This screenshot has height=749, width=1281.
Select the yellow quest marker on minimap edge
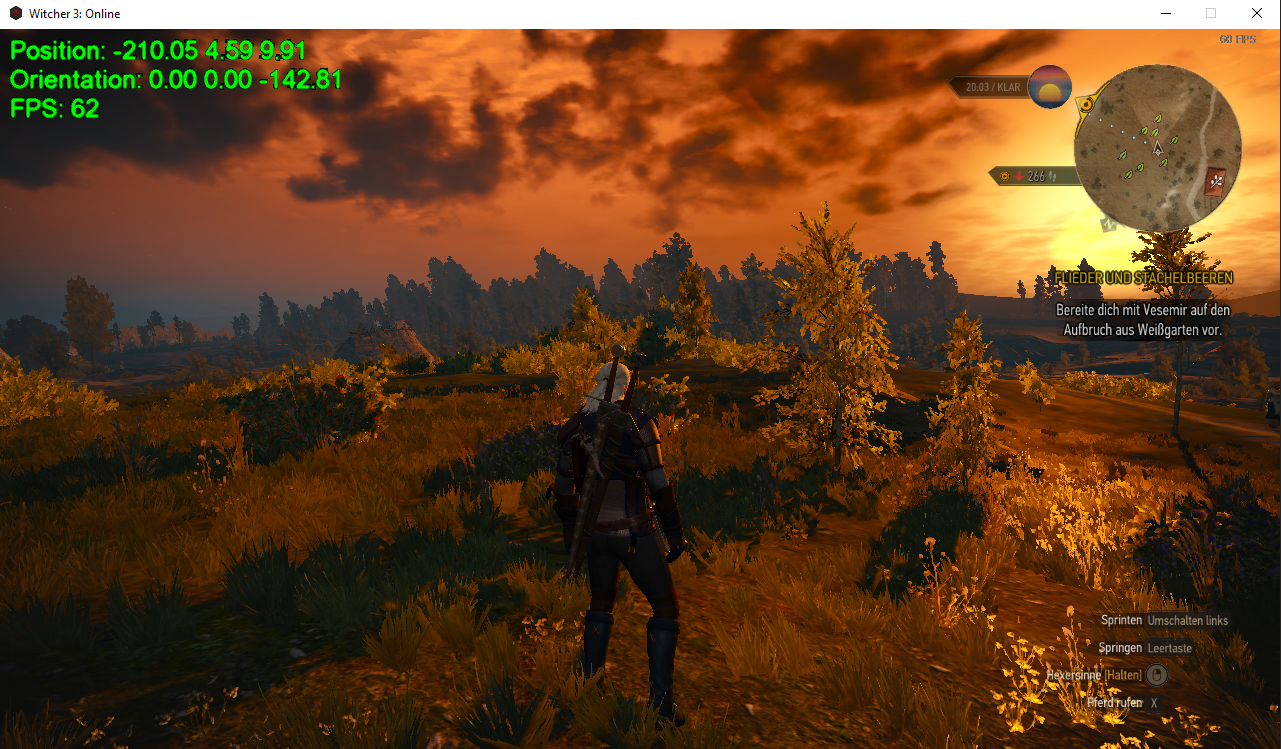[1086, 104]
